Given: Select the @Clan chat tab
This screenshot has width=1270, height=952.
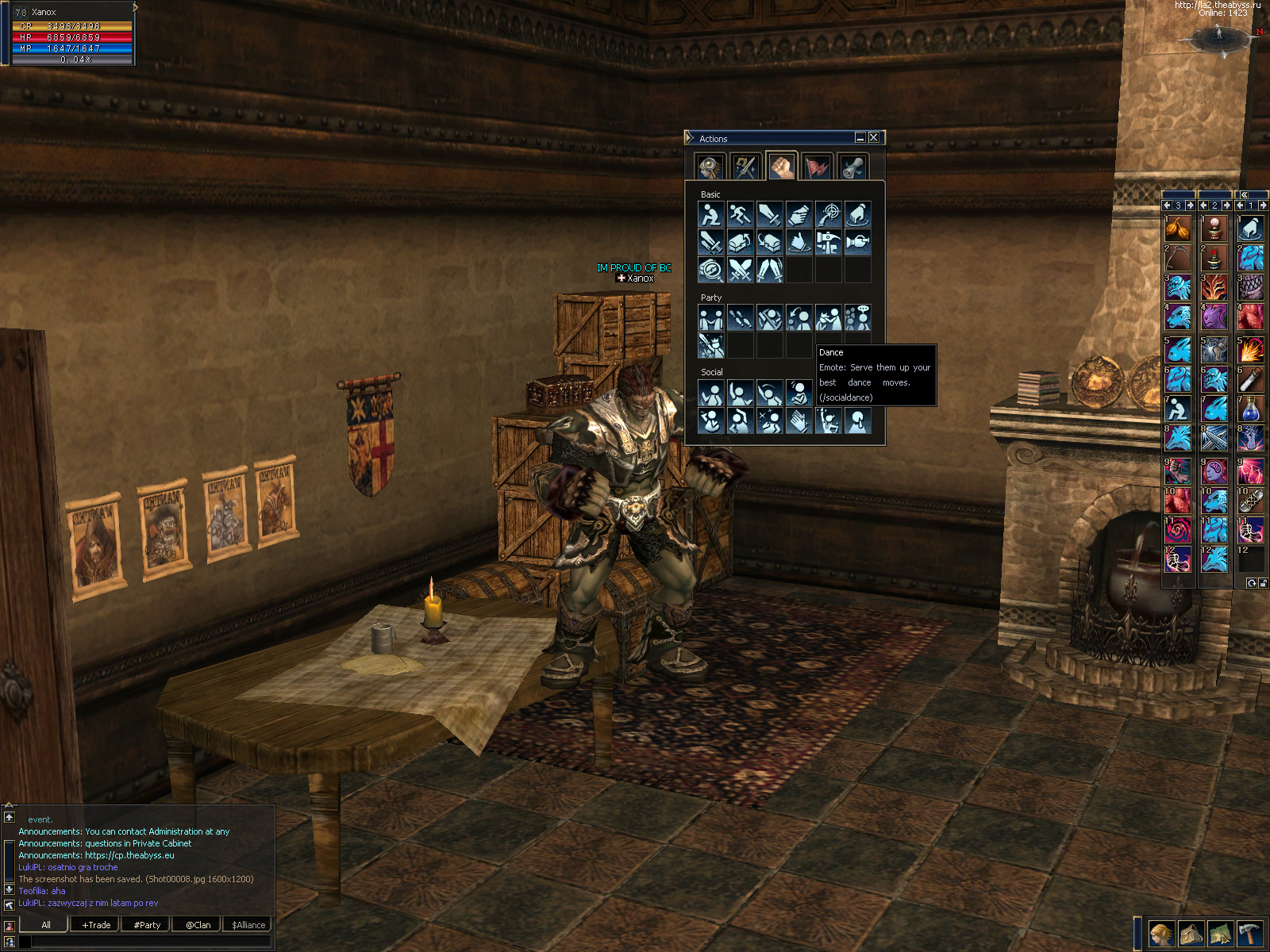Looking at the screenshot, I should coord(198,924).
